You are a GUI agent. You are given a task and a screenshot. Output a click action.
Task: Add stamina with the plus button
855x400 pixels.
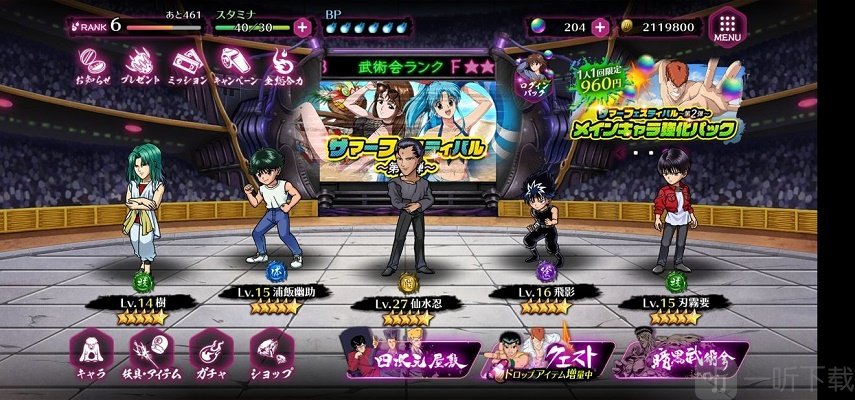pyautogui.click(x=303, y=27)
